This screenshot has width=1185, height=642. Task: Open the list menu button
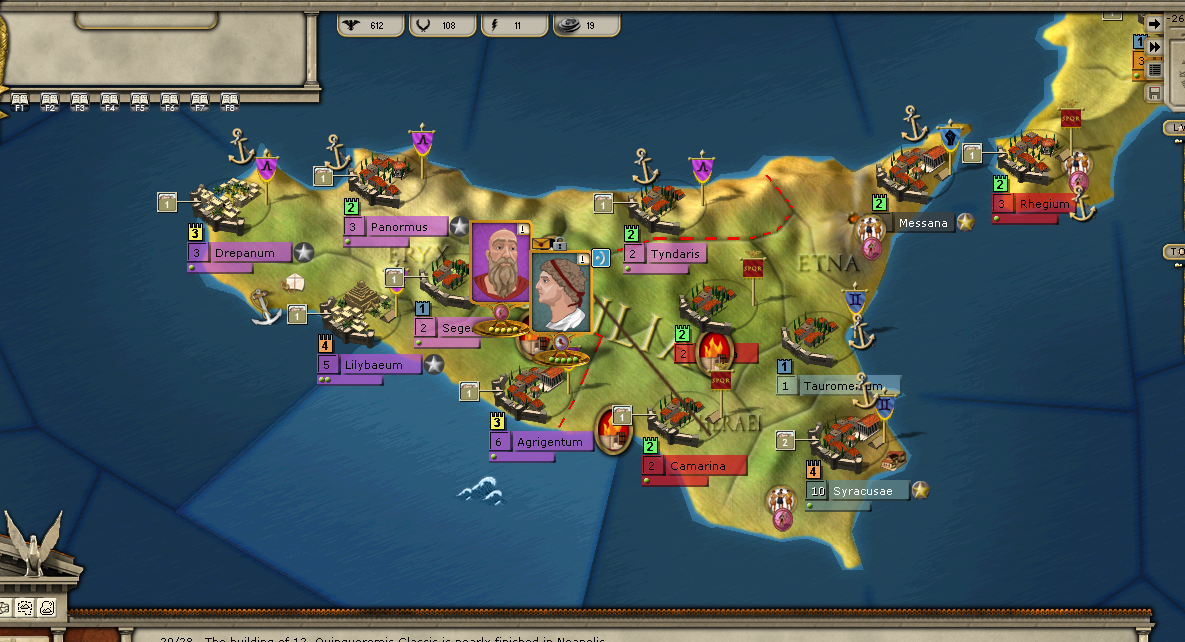[x=1154, y=69]
